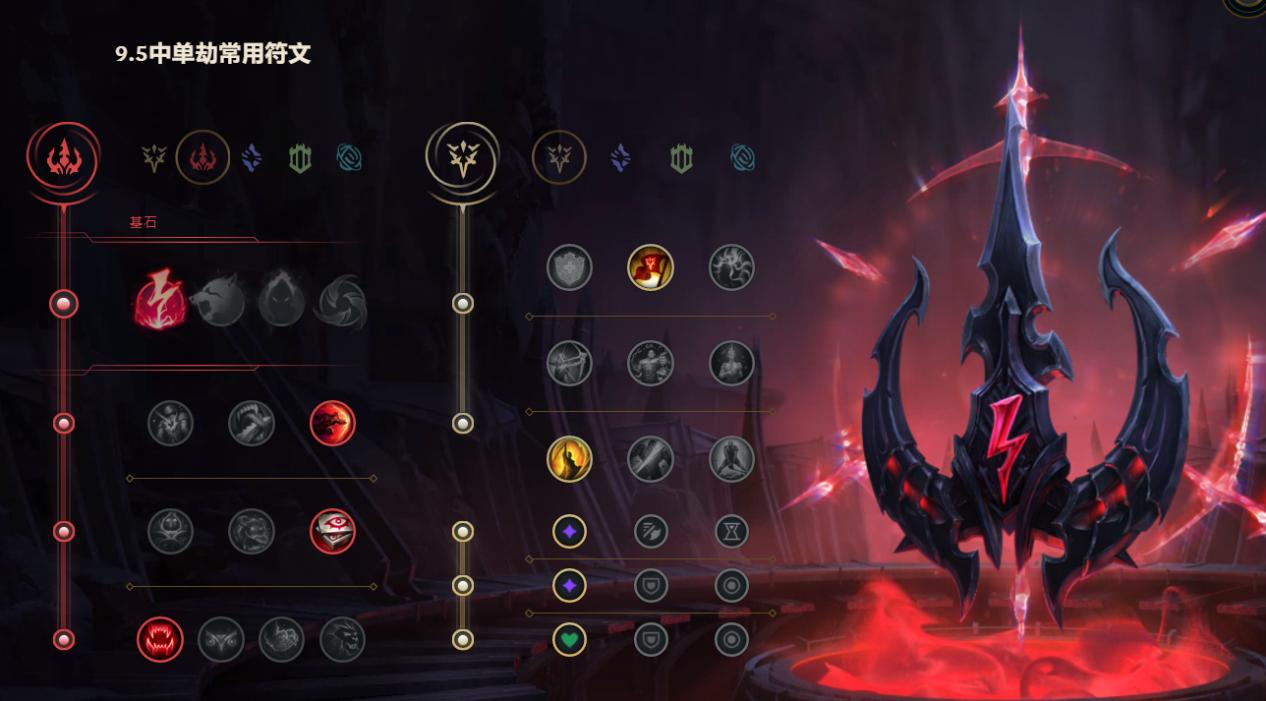Select the Zombie Ward rune
This screenshot has width=1266, height=701.
pyautogui.click(x=170, y=531)
